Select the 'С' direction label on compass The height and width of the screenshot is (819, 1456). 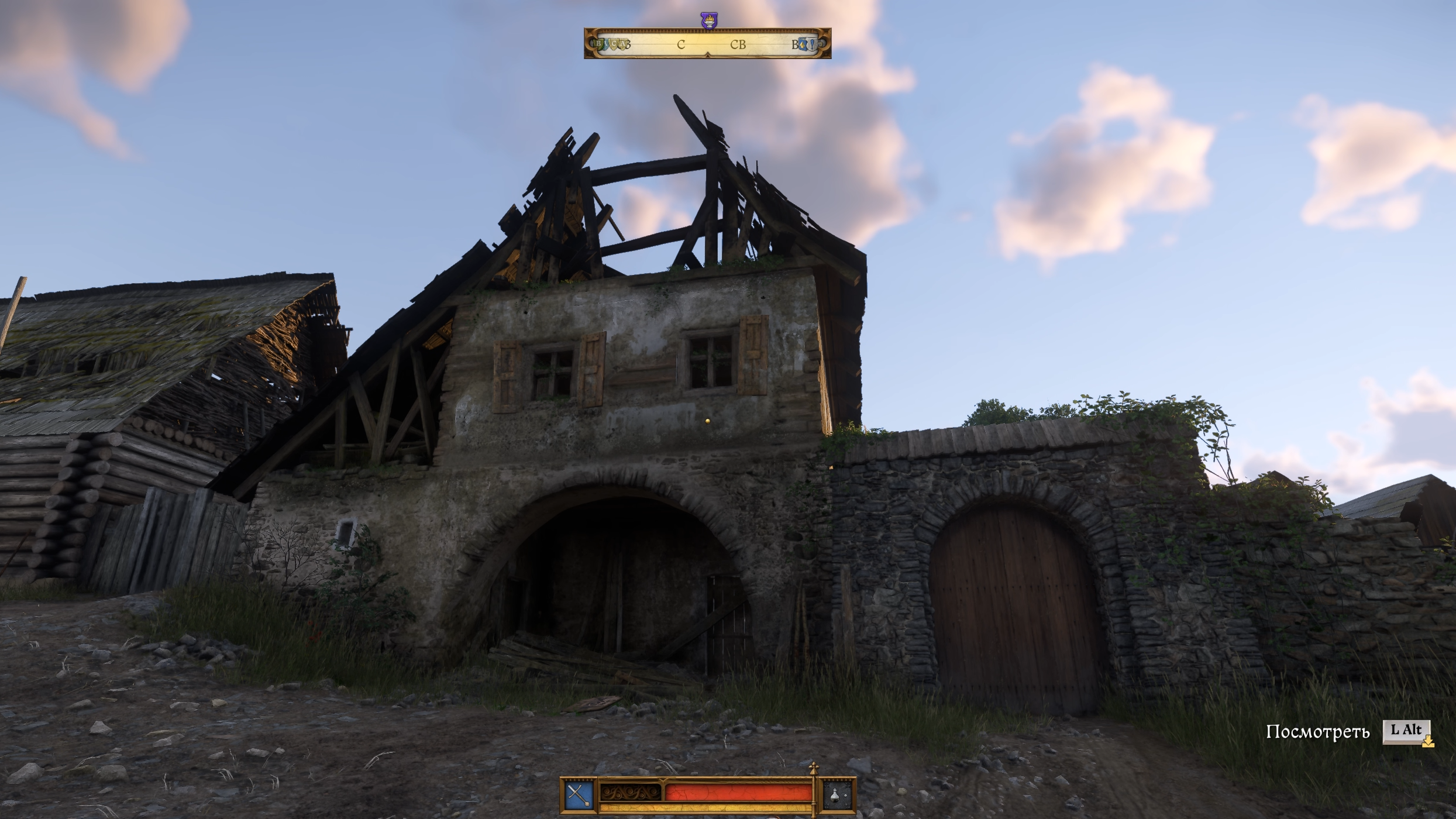click(681, 46)
